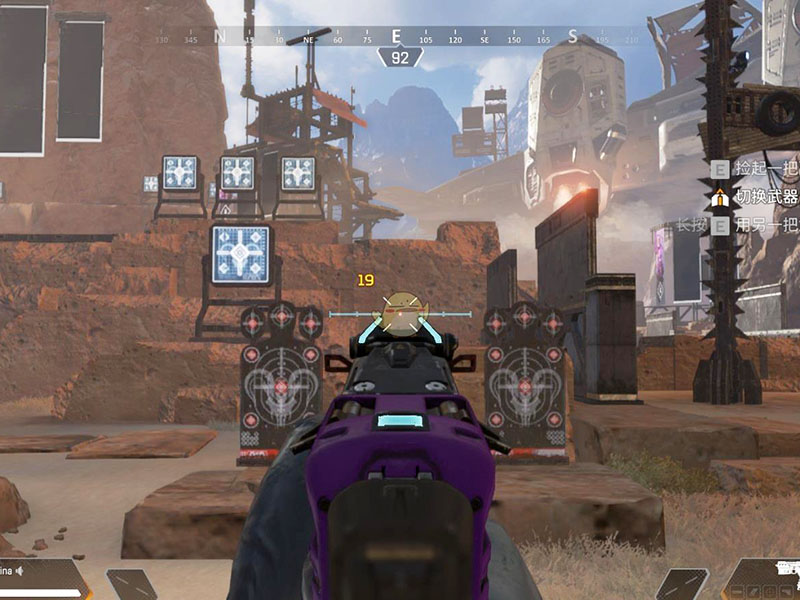
Task: Select the weapon panel in the corner
Action: 765,579
